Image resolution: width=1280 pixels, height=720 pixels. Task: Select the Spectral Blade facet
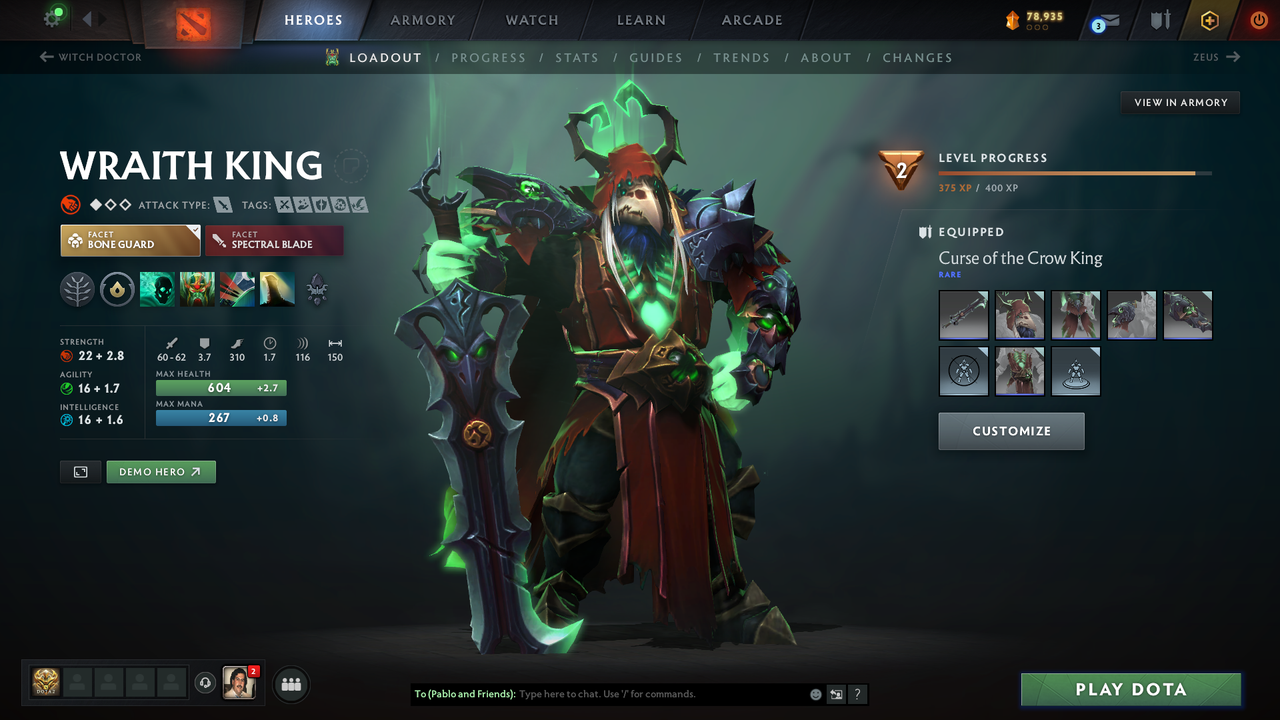click(x=274, y=240)
